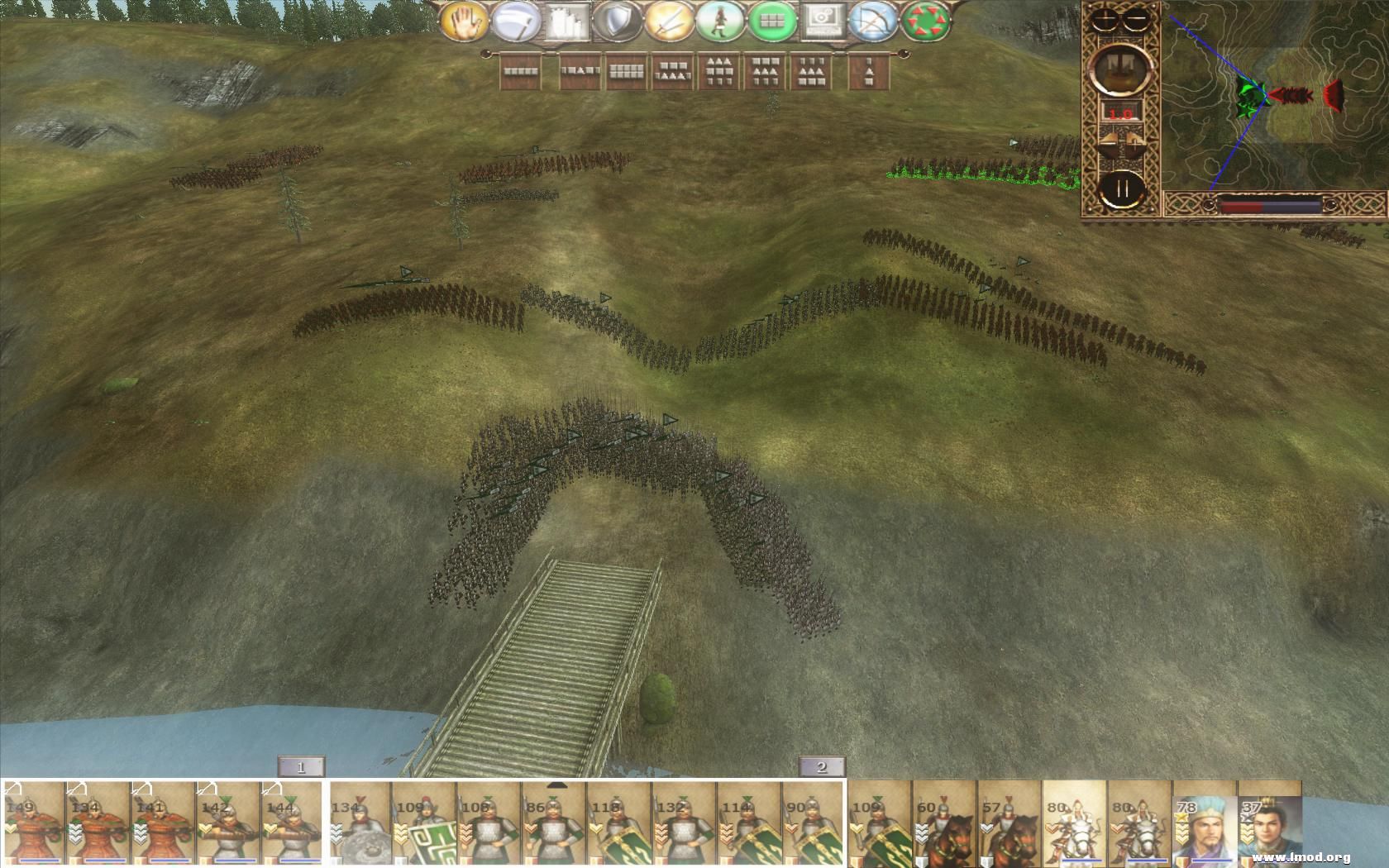This screenshot has width=1389, height=868.
Task: Pause the battle with the pause button
Action: [x=1123, y=189]
